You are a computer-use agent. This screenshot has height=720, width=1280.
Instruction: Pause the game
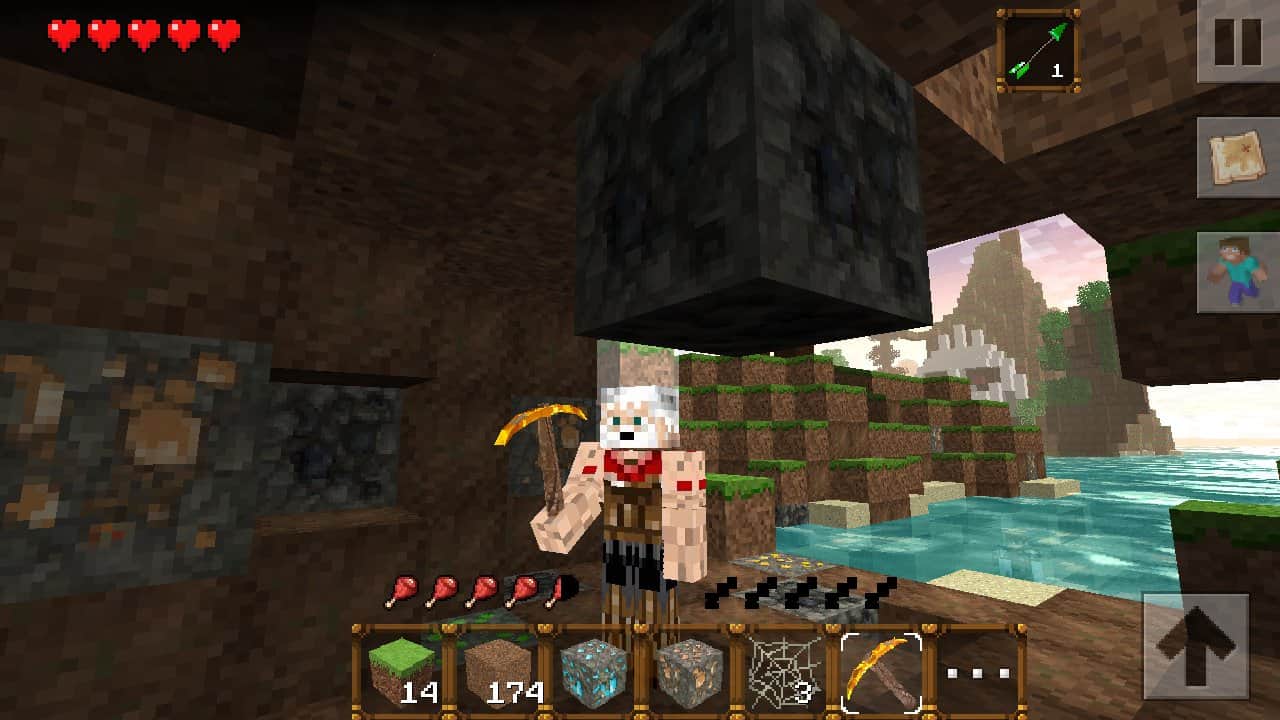click(1237, 40)
